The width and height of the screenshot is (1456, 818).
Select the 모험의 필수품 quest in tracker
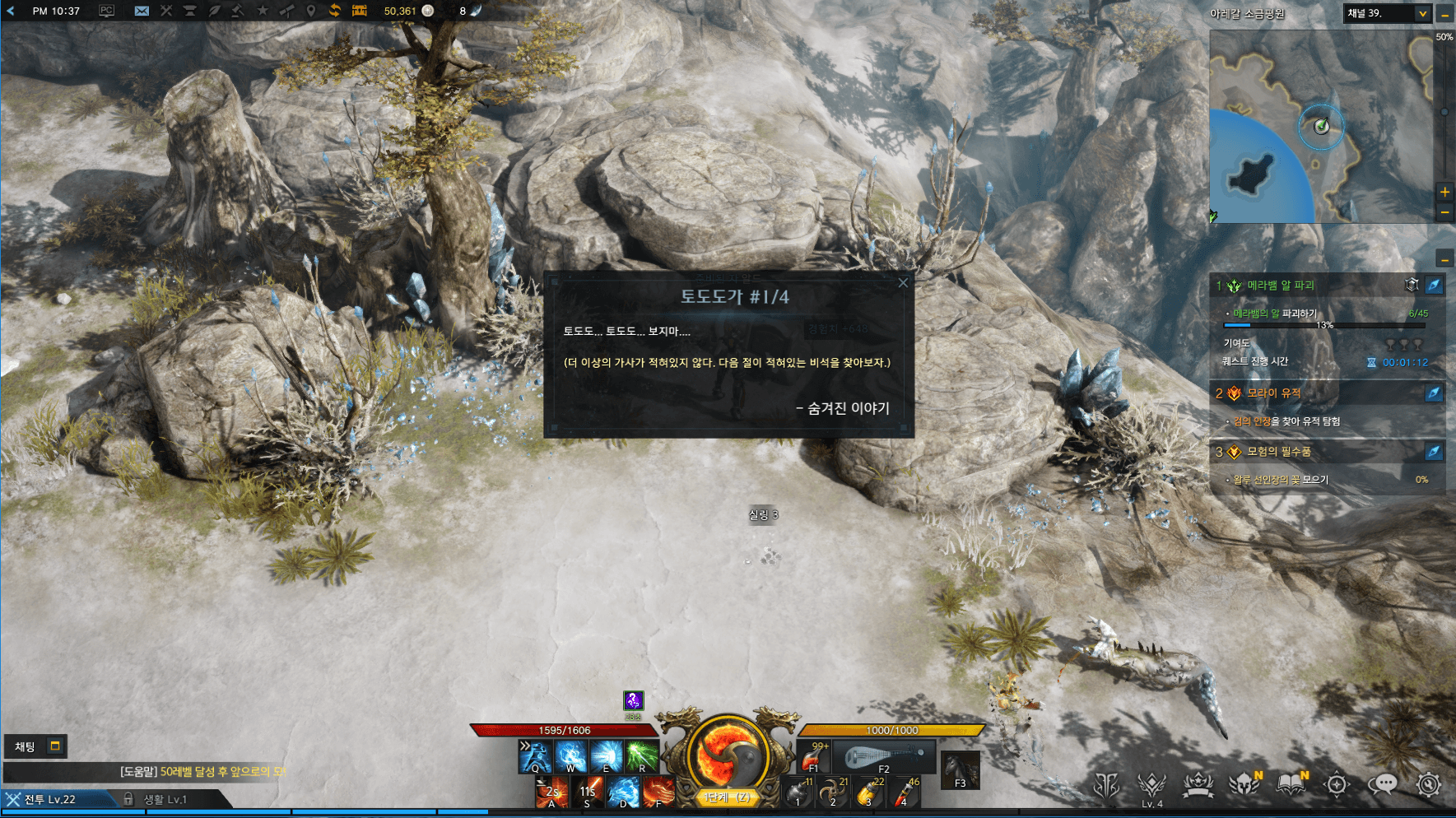click(1278, 452)
